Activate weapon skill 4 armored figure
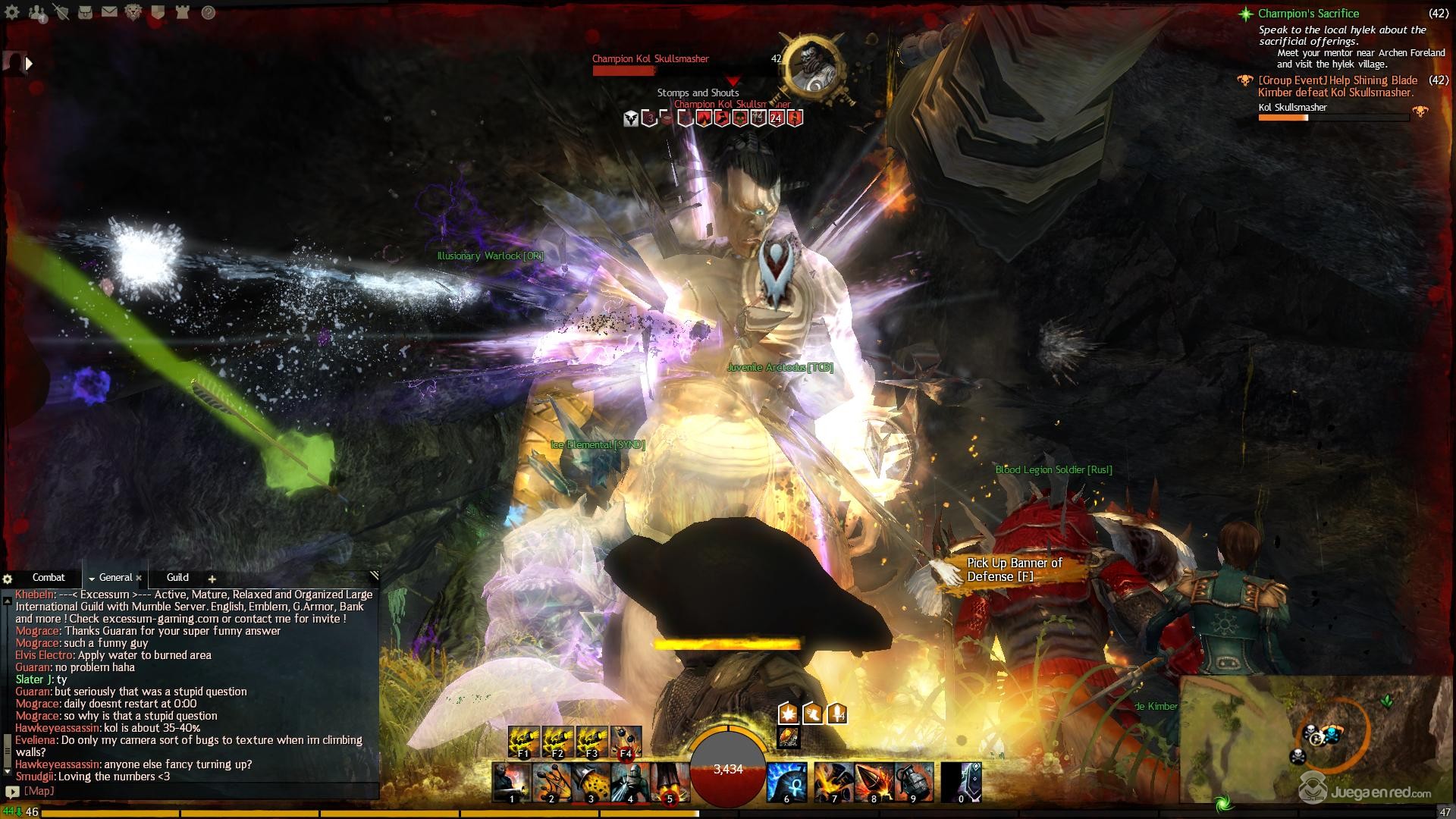Viewport: 1456px width, 819px height. click(629, 782)
